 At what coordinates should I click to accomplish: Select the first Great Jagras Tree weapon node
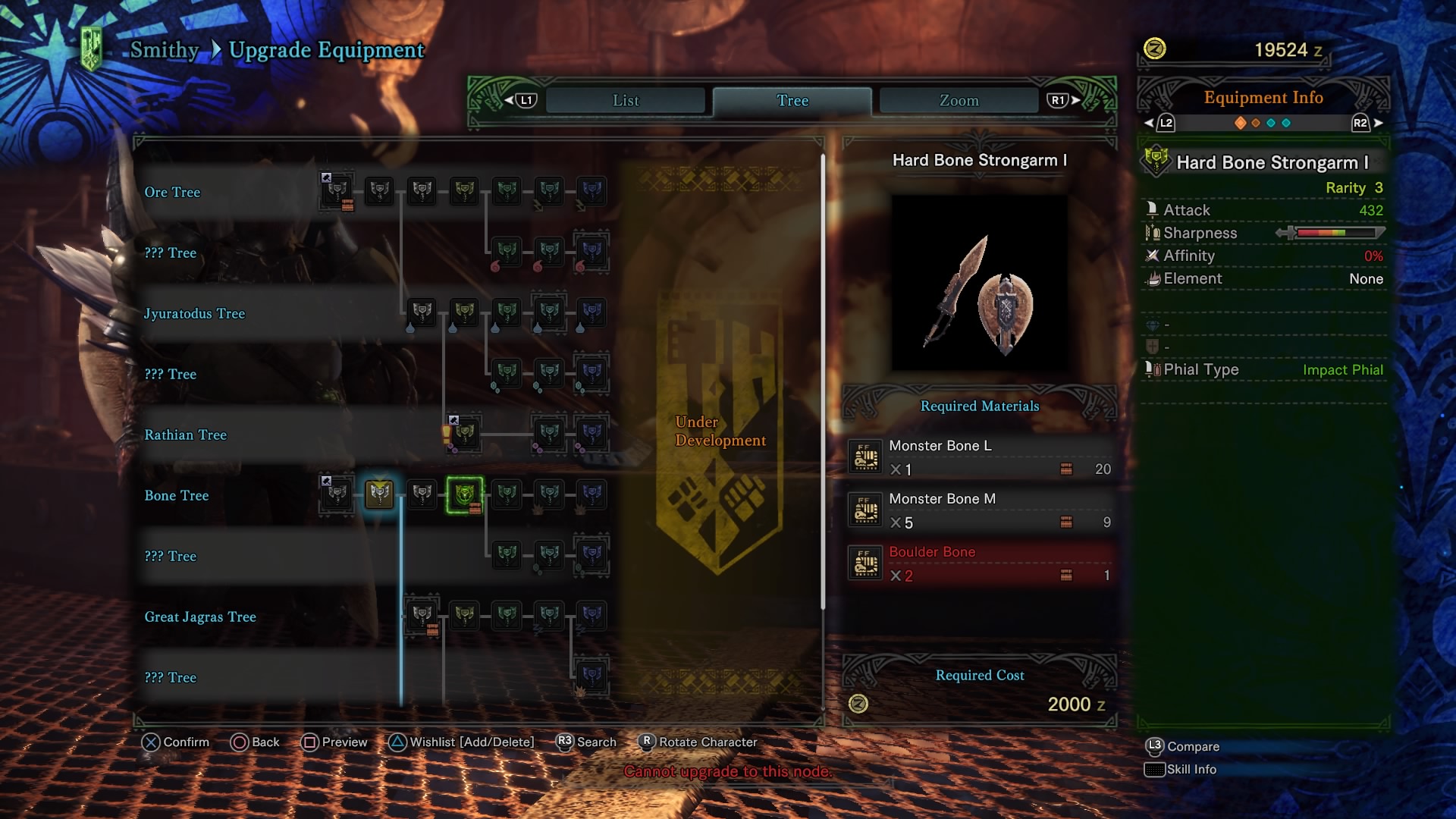pos(422,615)
